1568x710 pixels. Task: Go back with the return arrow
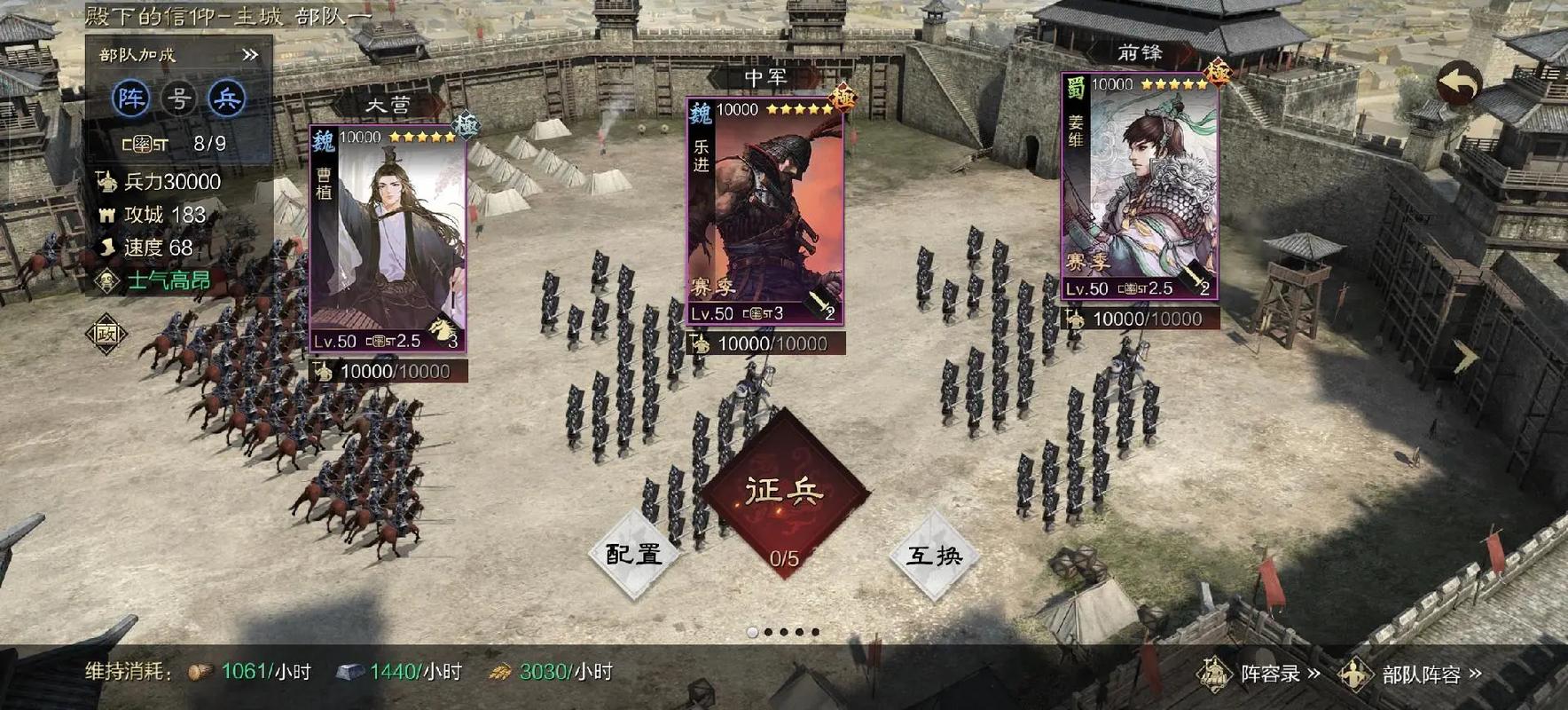1458,84
